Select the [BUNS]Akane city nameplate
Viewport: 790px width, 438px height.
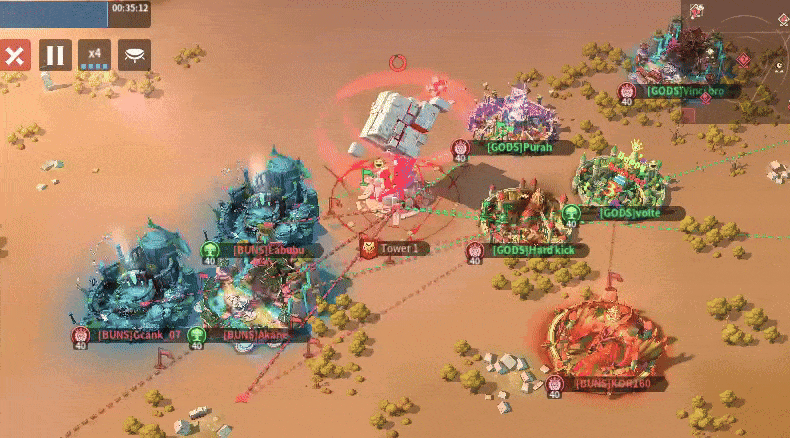254,335
